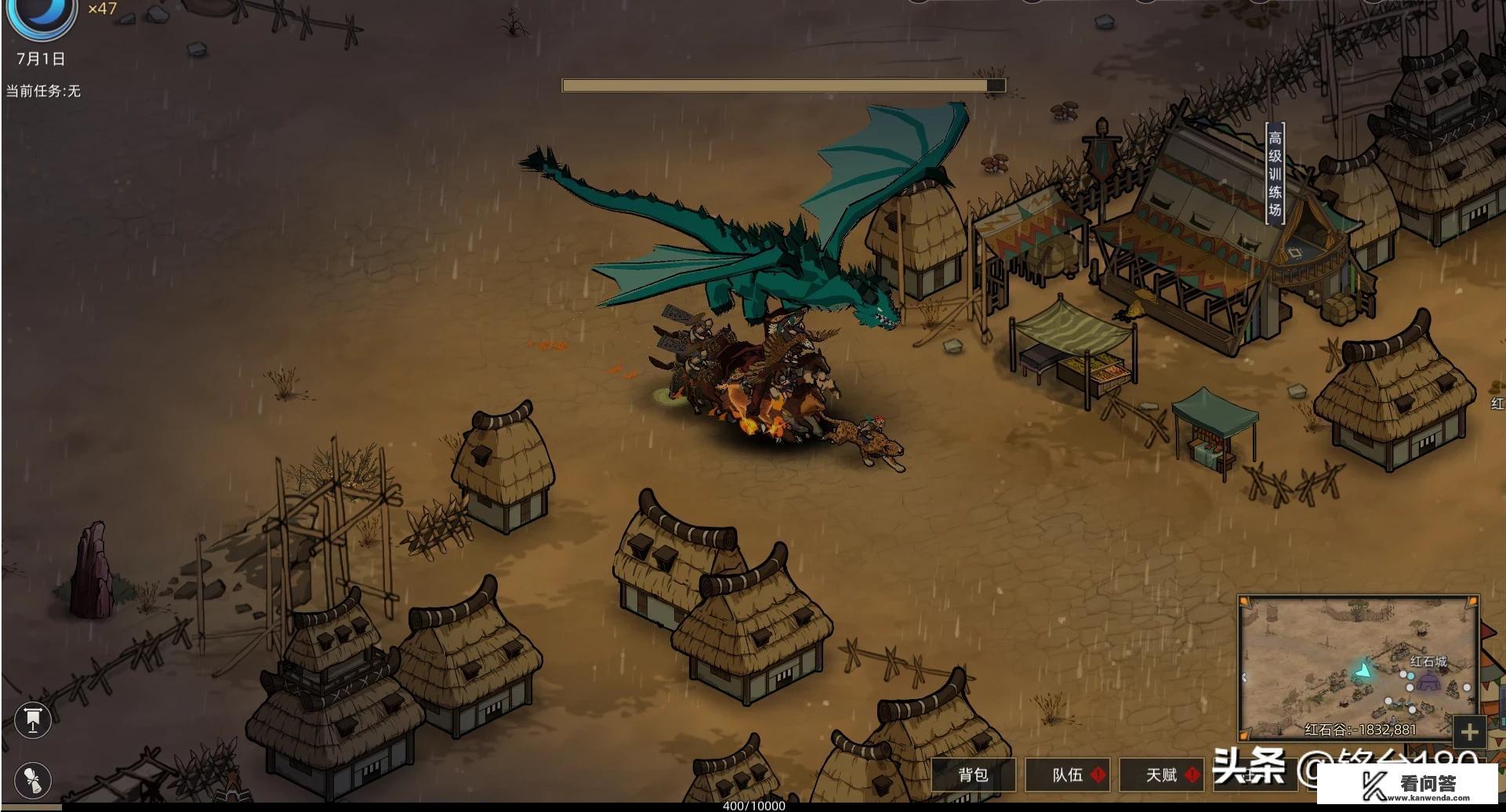Click the banner flag icon button
The image size is (1506, 812).
click(33, 720)
